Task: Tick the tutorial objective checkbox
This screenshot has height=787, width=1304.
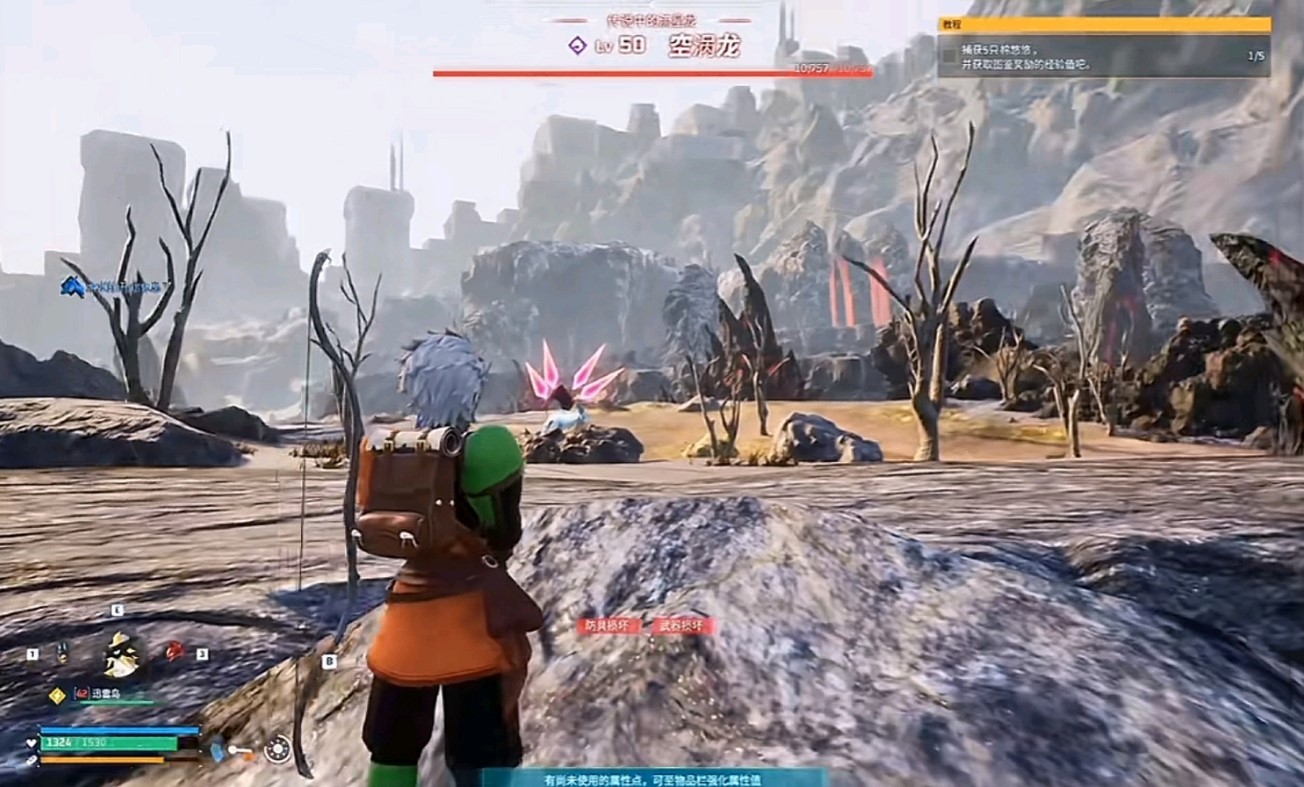Action: [949, 56]
